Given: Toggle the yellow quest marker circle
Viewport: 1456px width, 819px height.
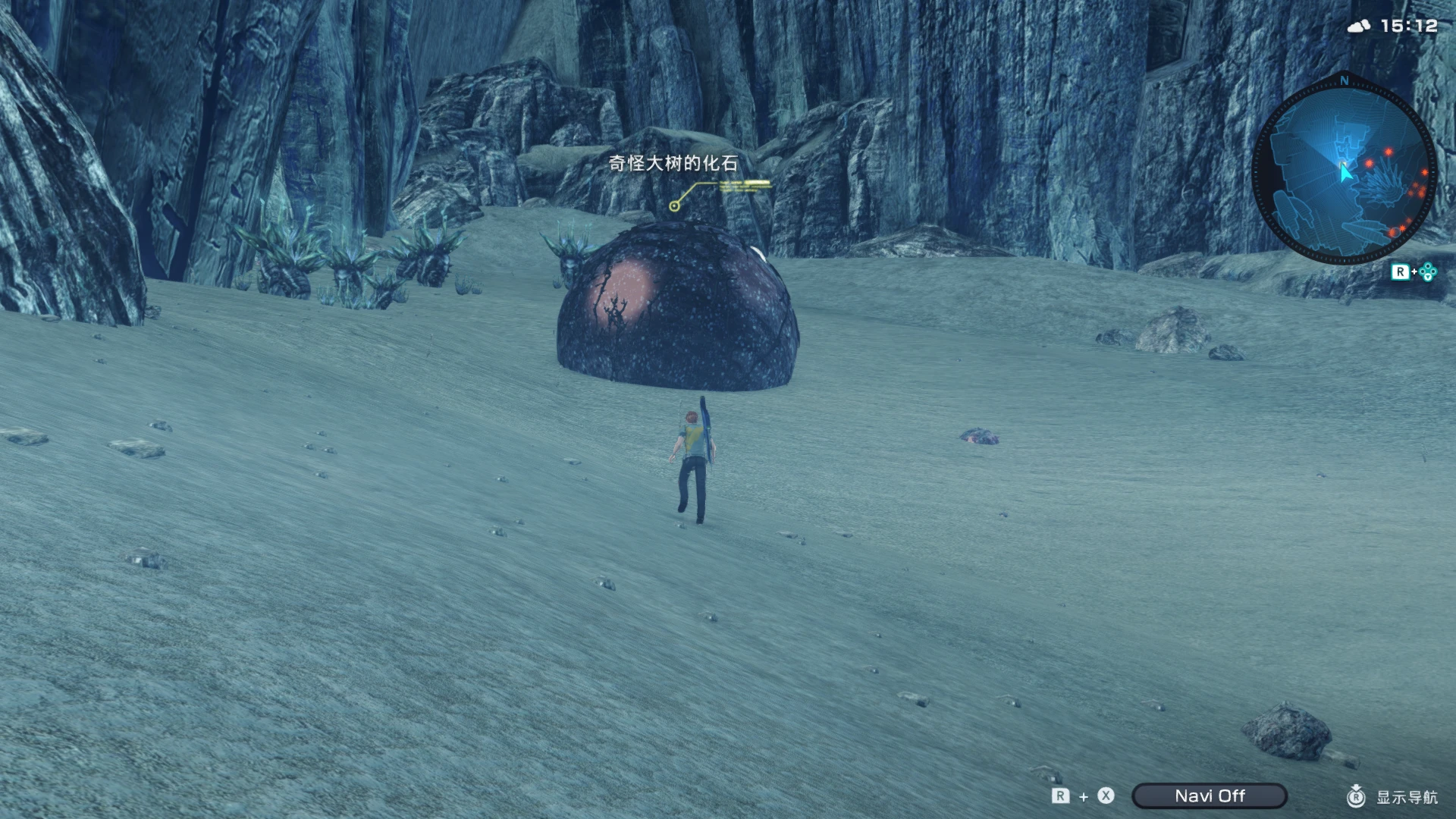Looking at the screenshot, I should (673, 206).
